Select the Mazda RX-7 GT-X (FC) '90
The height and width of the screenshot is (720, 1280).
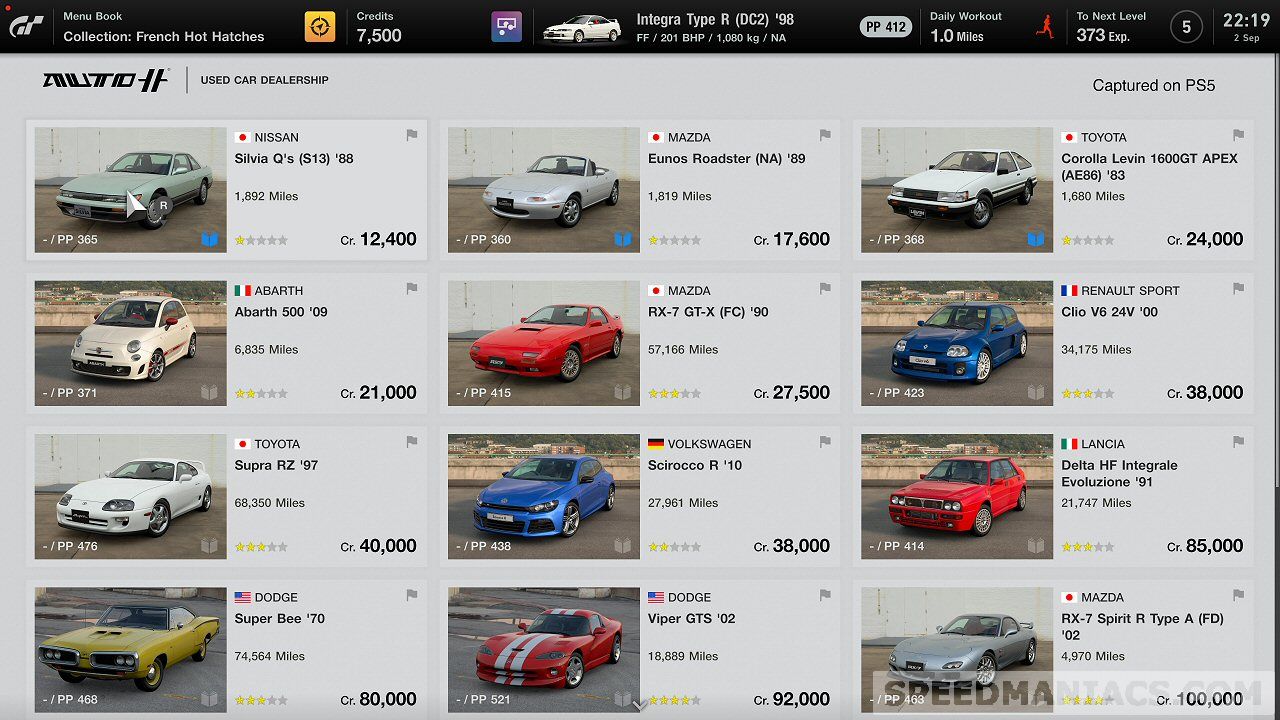click(640, 343)
